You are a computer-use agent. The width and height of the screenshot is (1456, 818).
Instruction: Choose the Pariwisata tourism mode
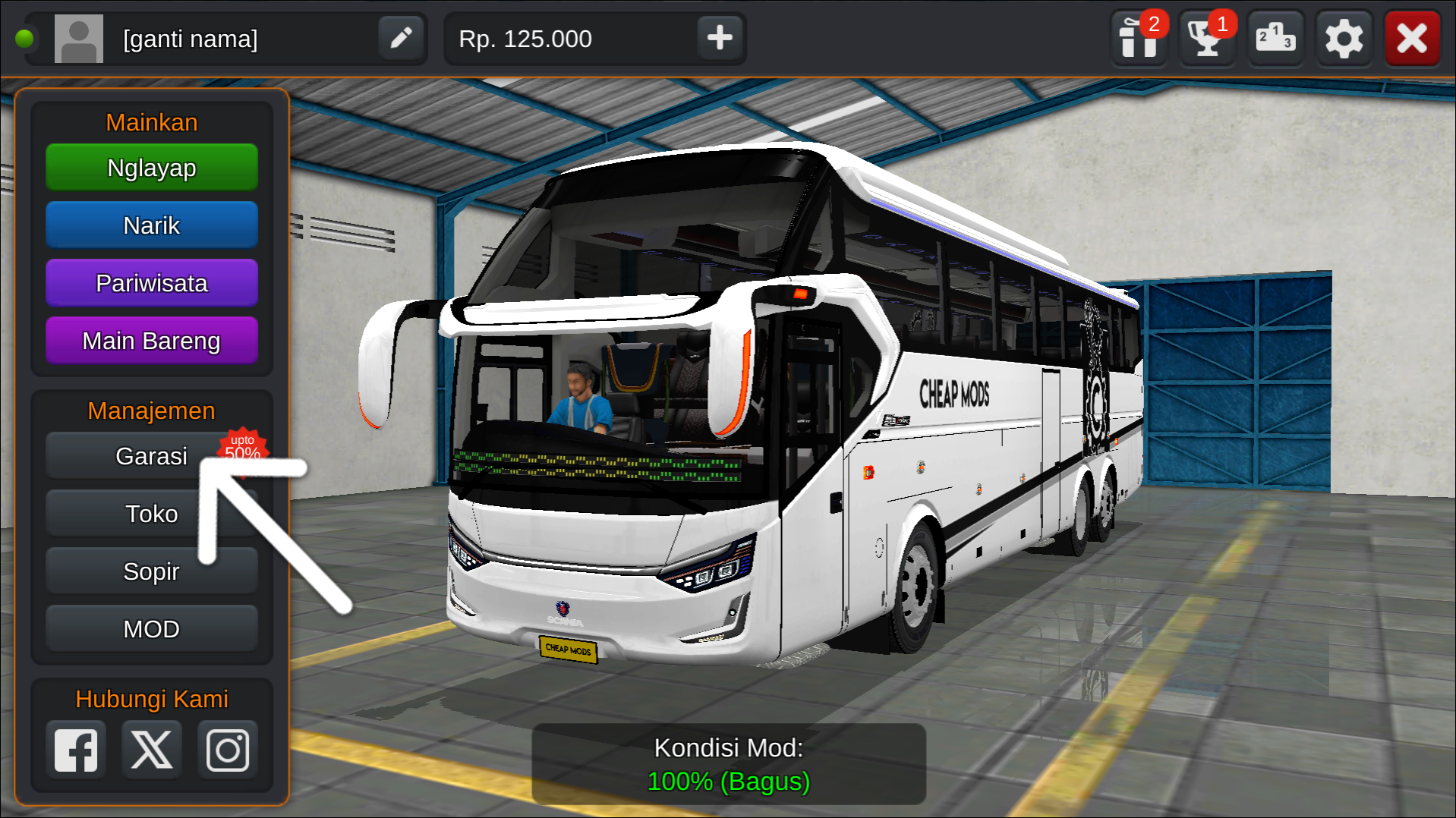point(151,282)
